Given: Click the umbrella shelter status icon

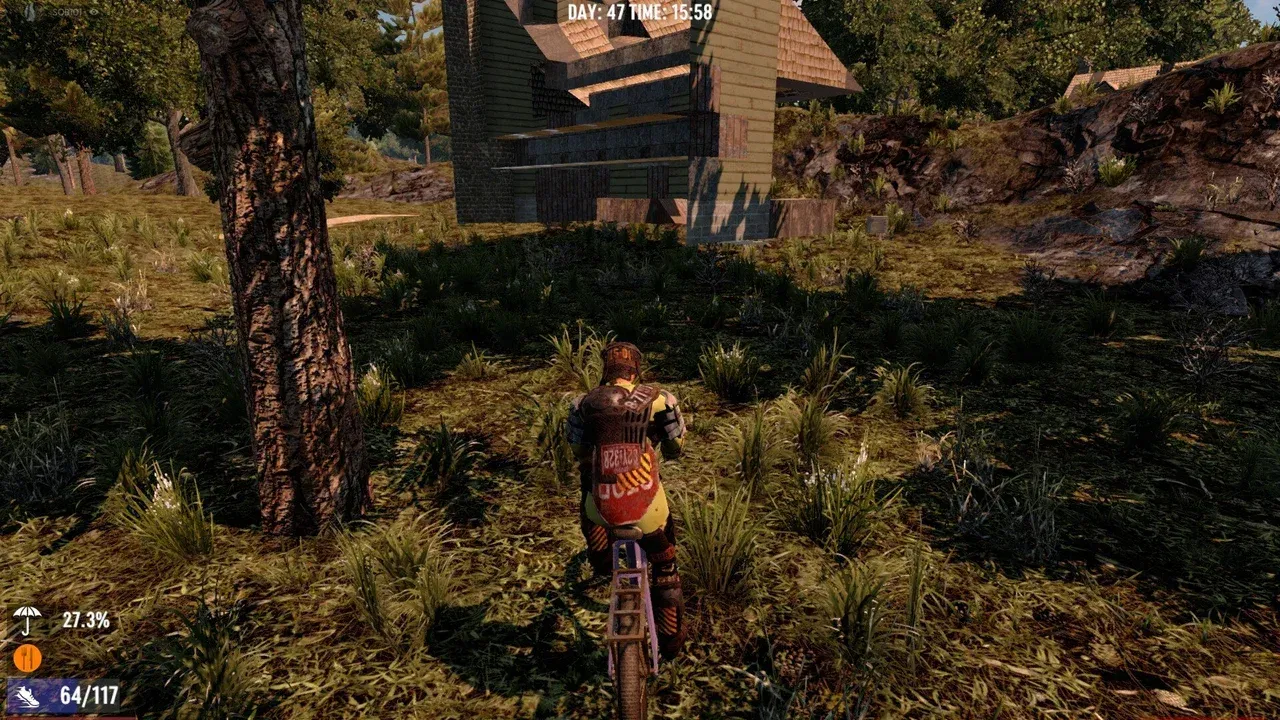Looking at the screenshot, I should [27, 620].
